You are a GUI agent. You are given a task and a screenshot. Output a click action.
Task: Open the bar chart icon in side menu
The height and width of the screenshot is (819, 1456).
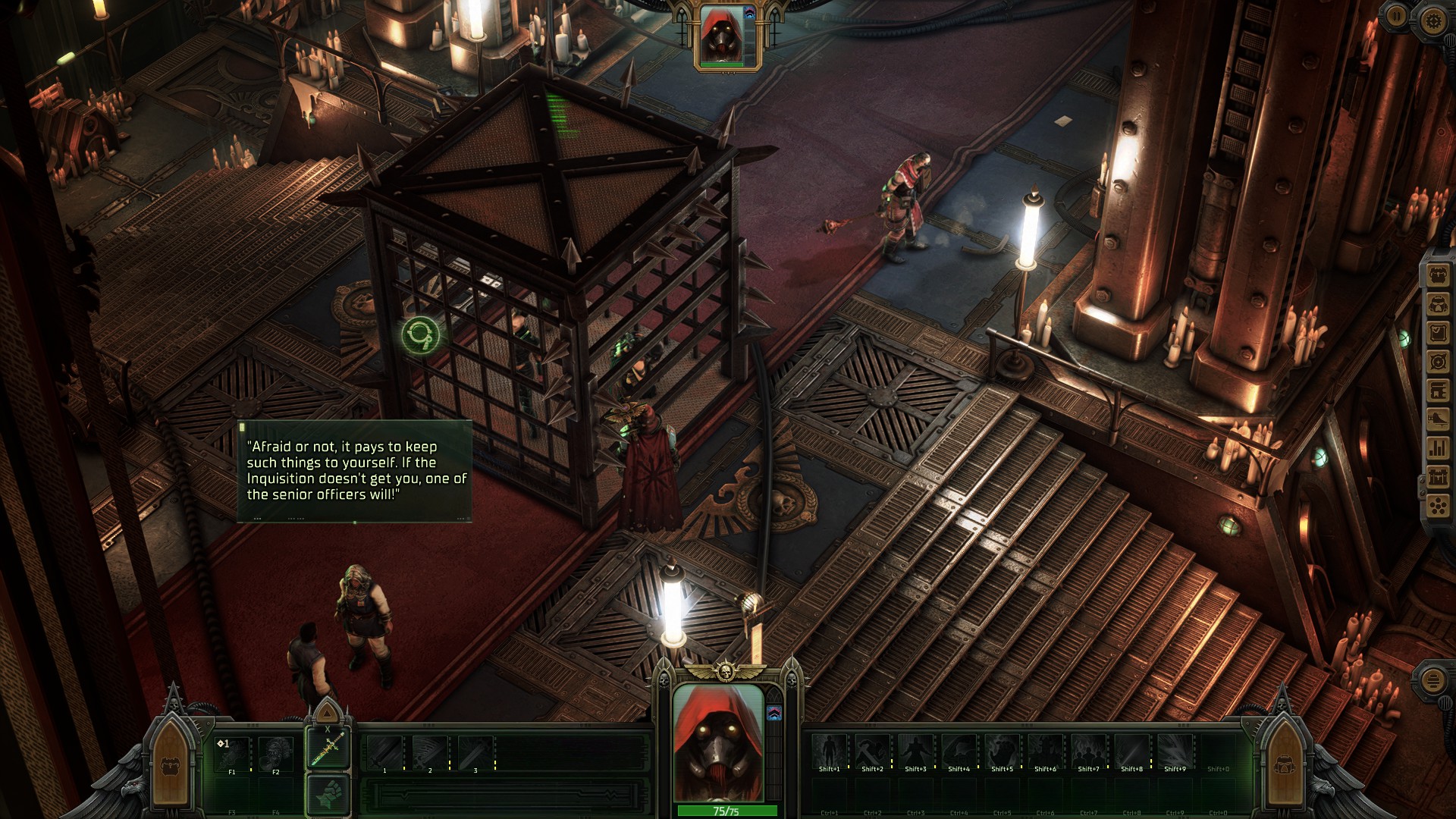point(1438,449)
